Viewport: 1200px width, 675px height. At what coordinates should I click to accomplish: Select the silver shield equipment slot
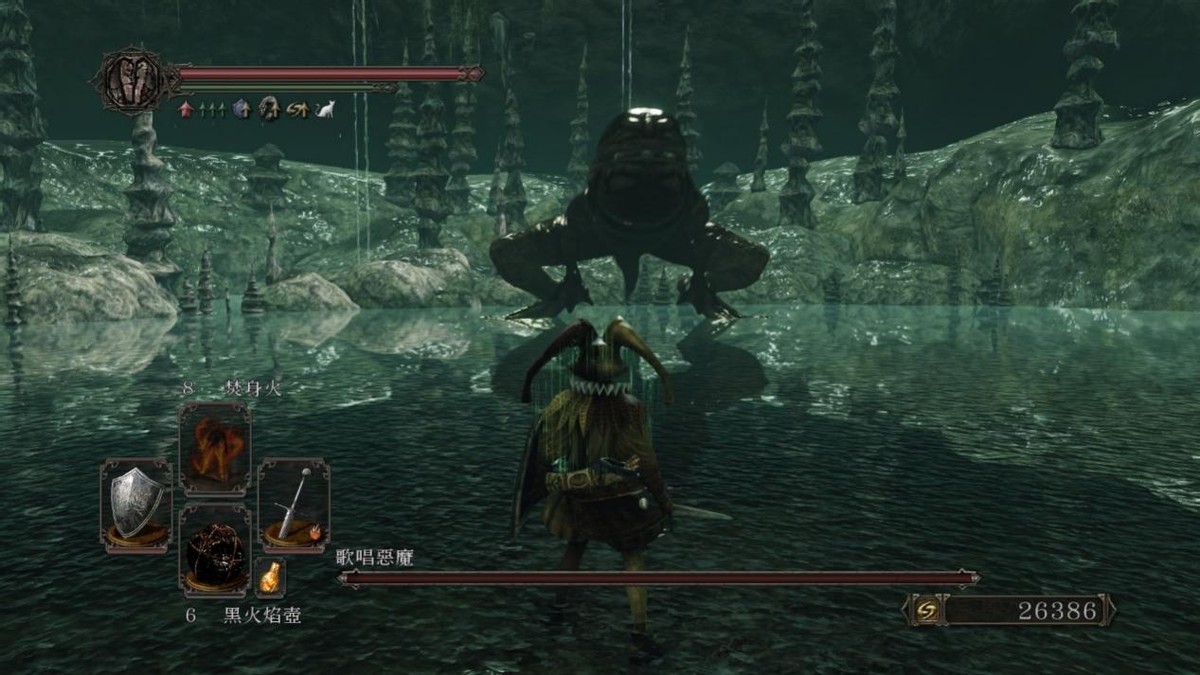(136, 503)
